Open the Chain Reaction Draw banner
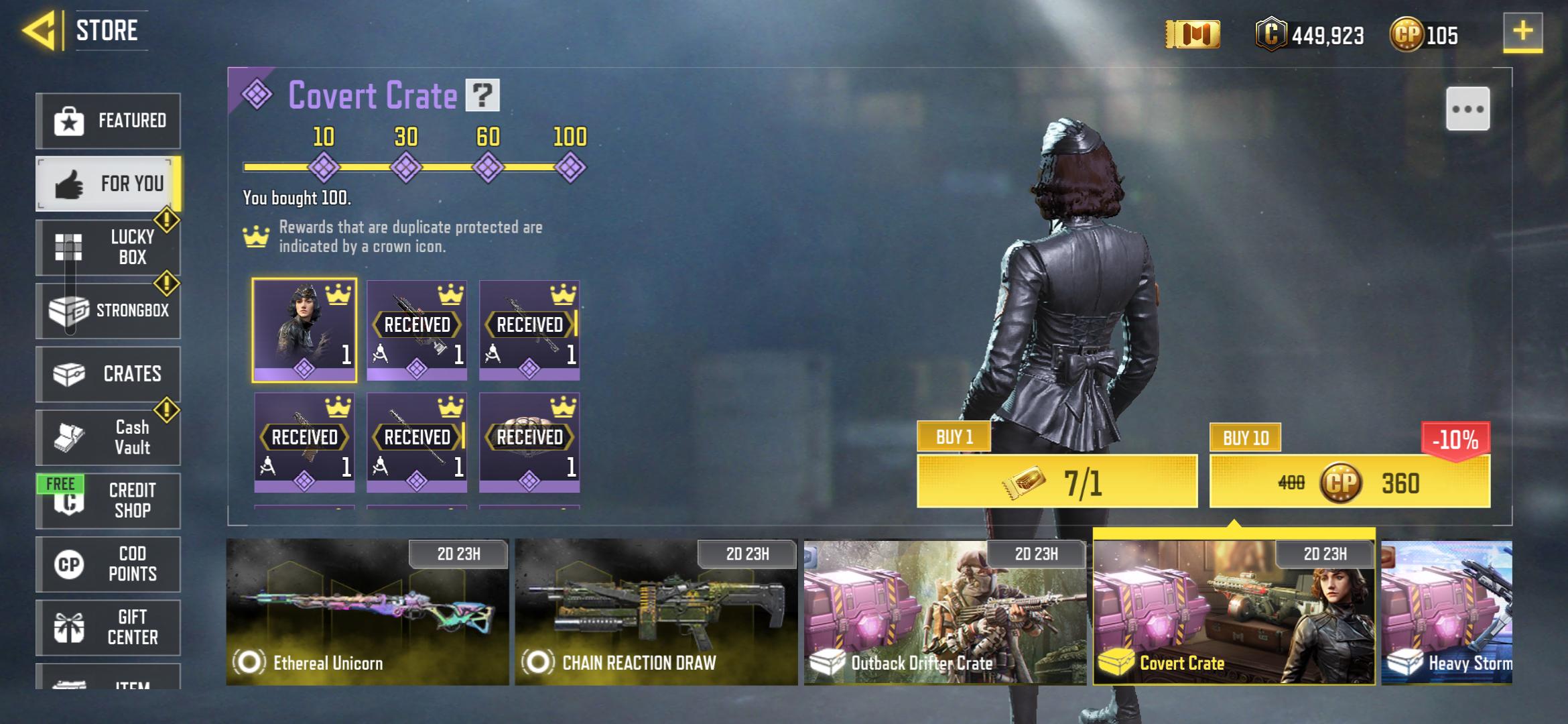The image size is (1568, 724). pos(656,611)
